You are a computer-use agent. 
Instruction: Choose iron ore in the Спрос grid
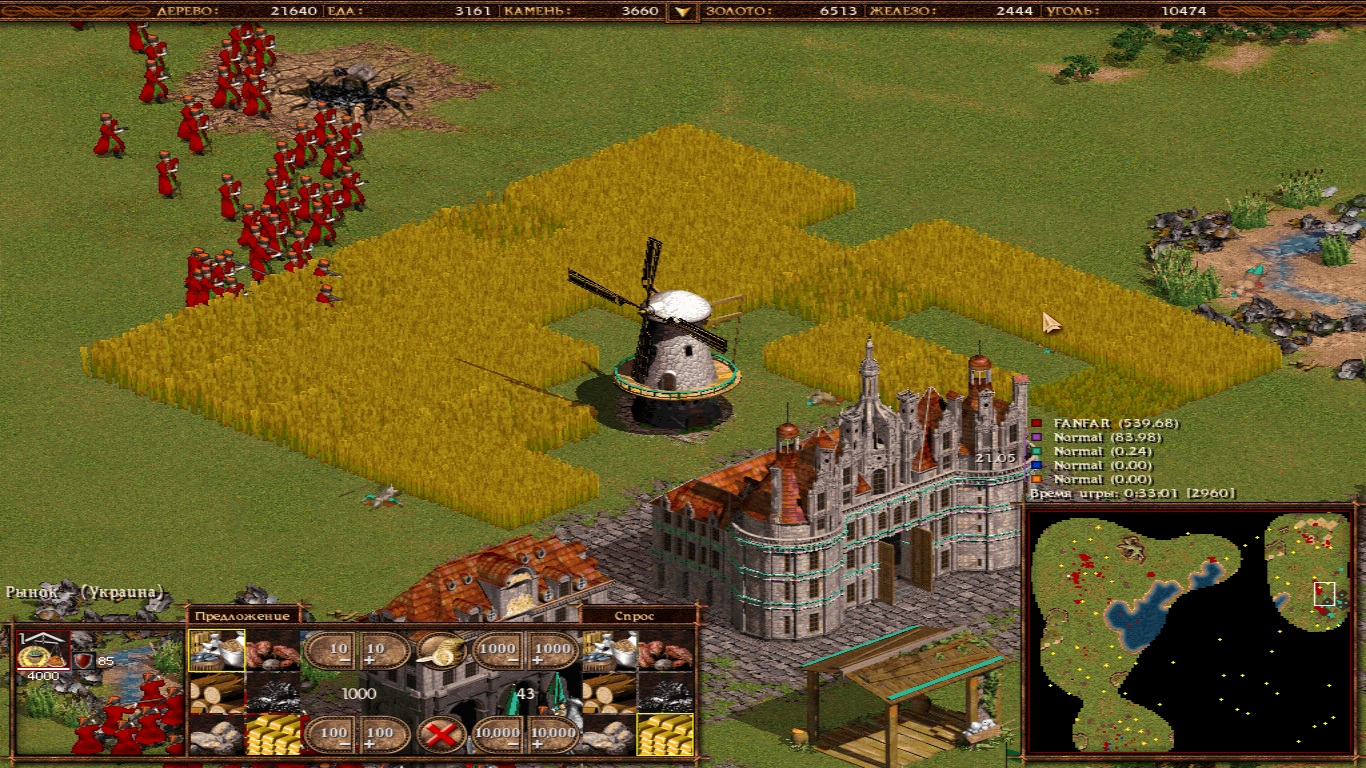[667, 650]
